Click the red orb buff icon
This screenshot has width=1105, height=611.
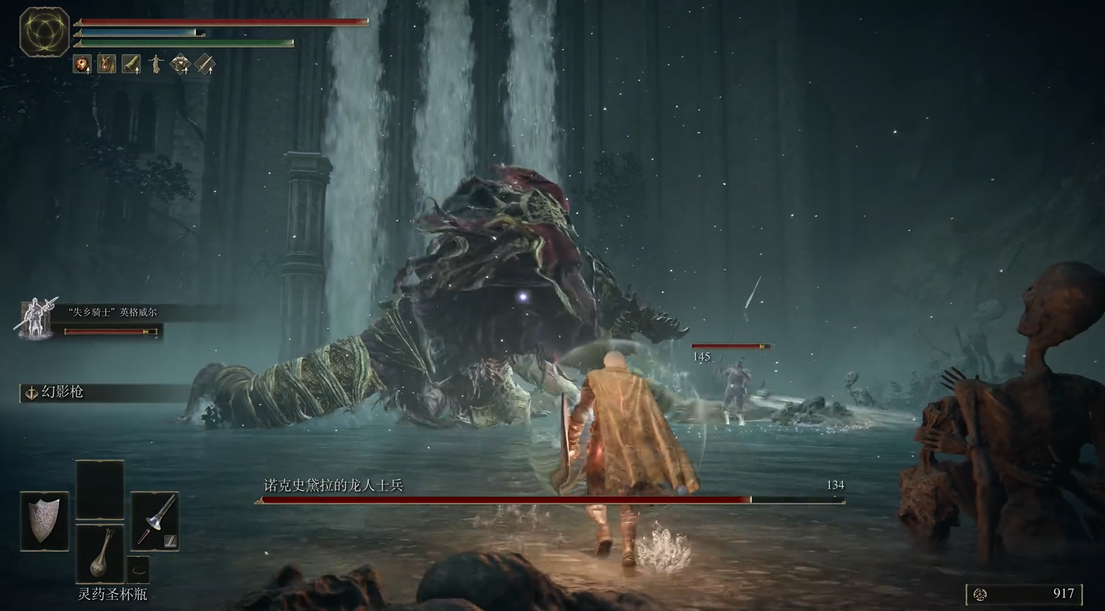point(82,64)
